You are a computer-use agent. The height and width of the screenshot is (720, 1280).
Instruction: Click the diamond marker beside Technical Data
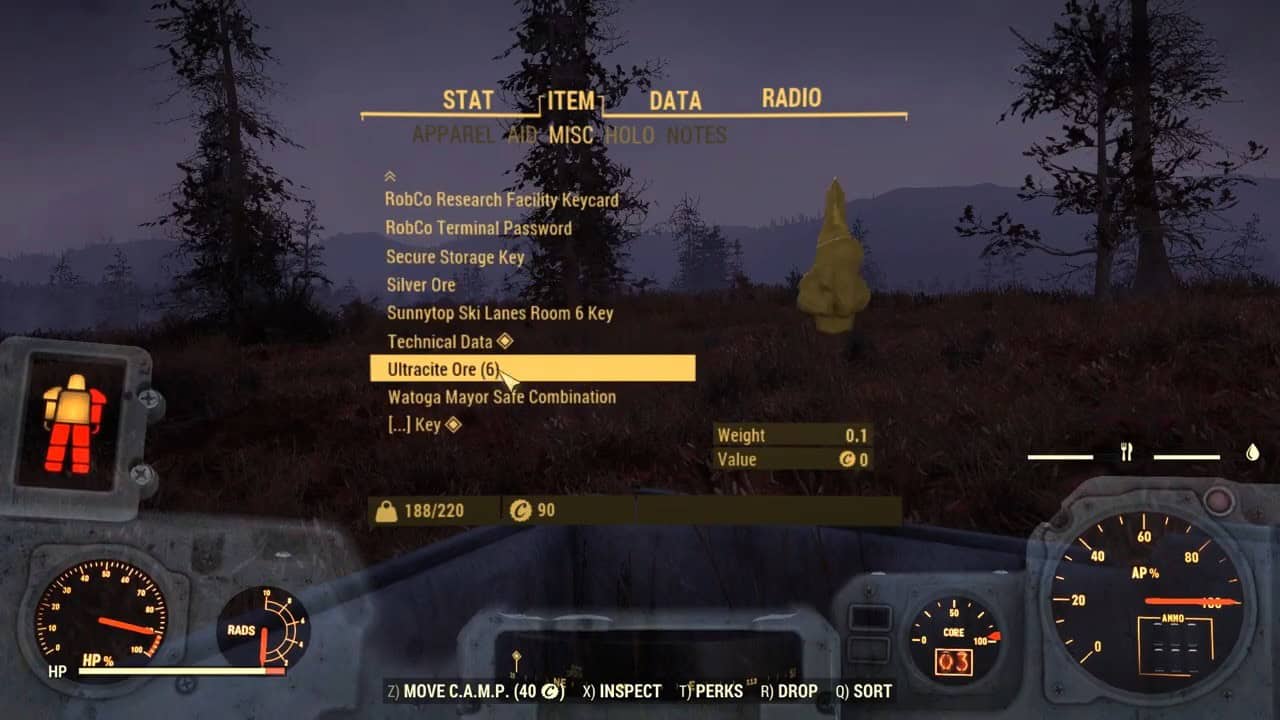(x=504, y=341)
